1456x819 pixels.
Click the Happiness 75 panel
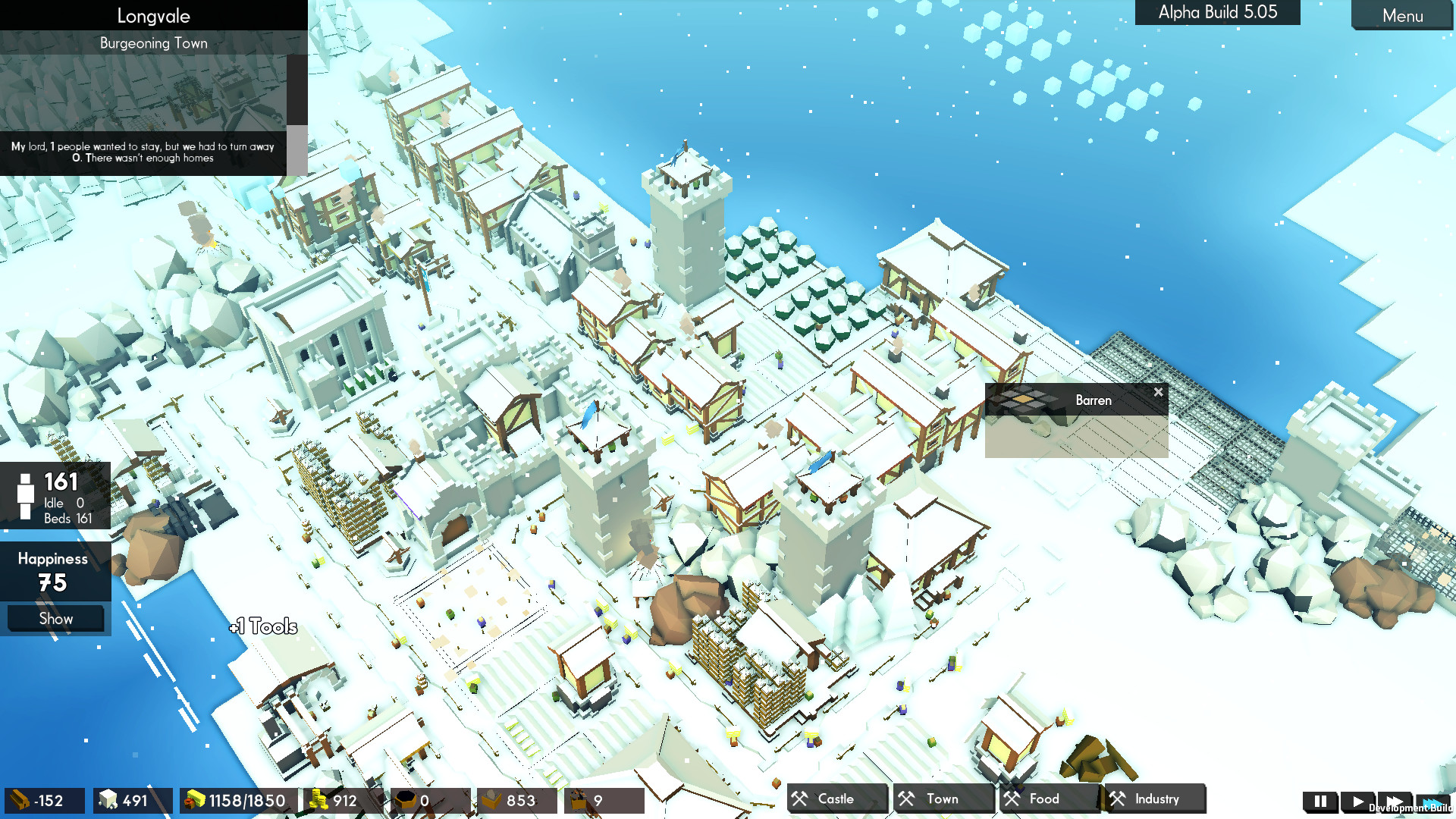(x=53, y=571)
